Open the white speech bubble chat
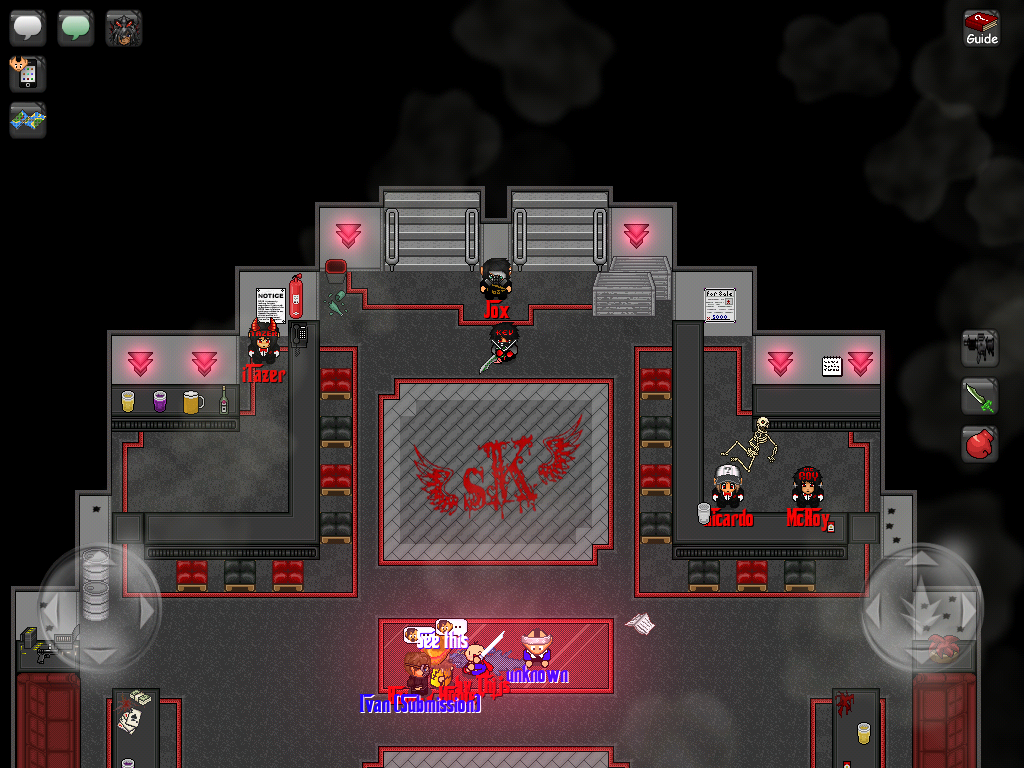1024x768 pixels. point(28,28)
